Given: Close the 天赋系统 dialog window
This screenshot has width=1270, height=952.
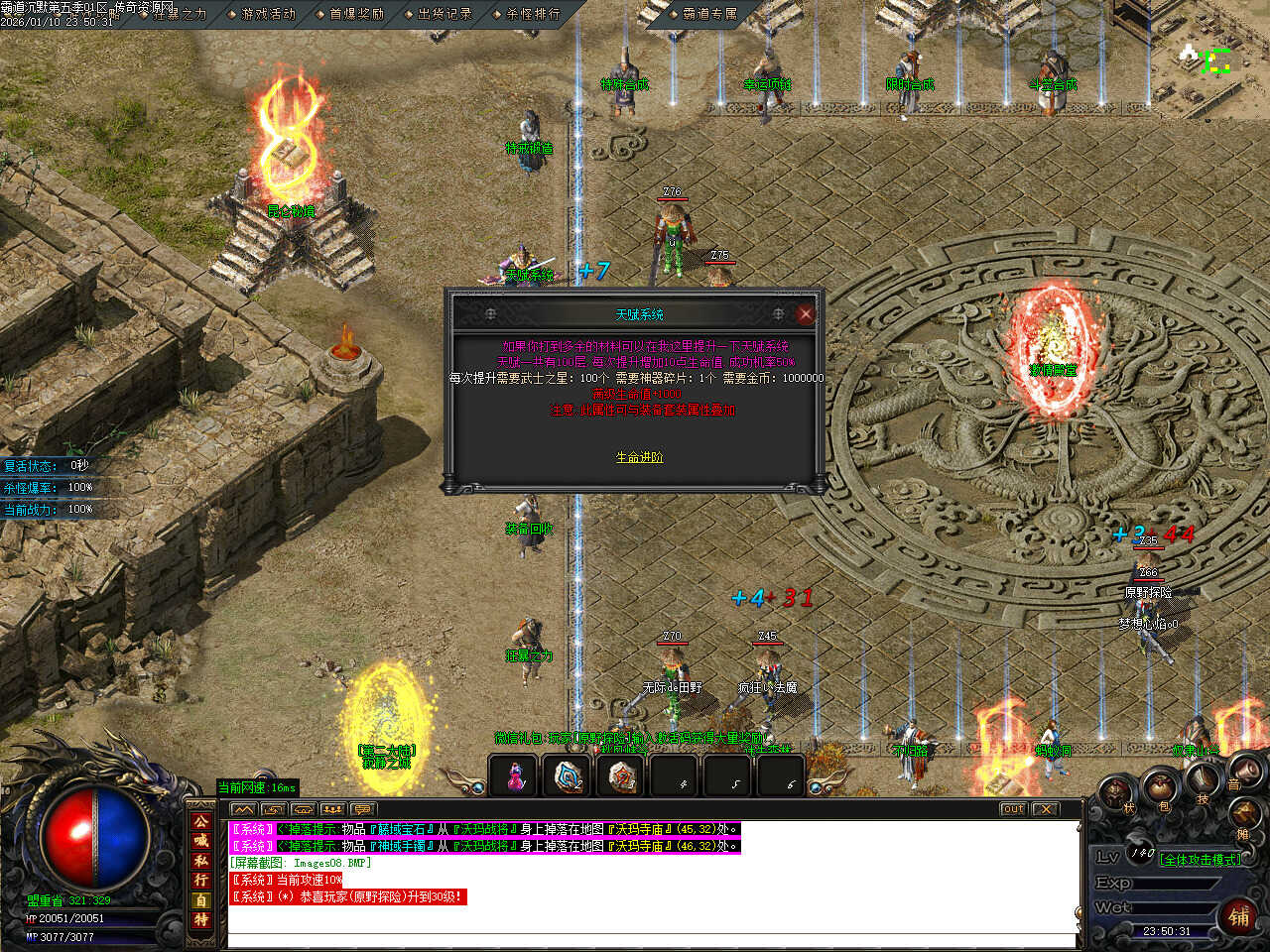Looking at the screenshot, I should point(805,314).
